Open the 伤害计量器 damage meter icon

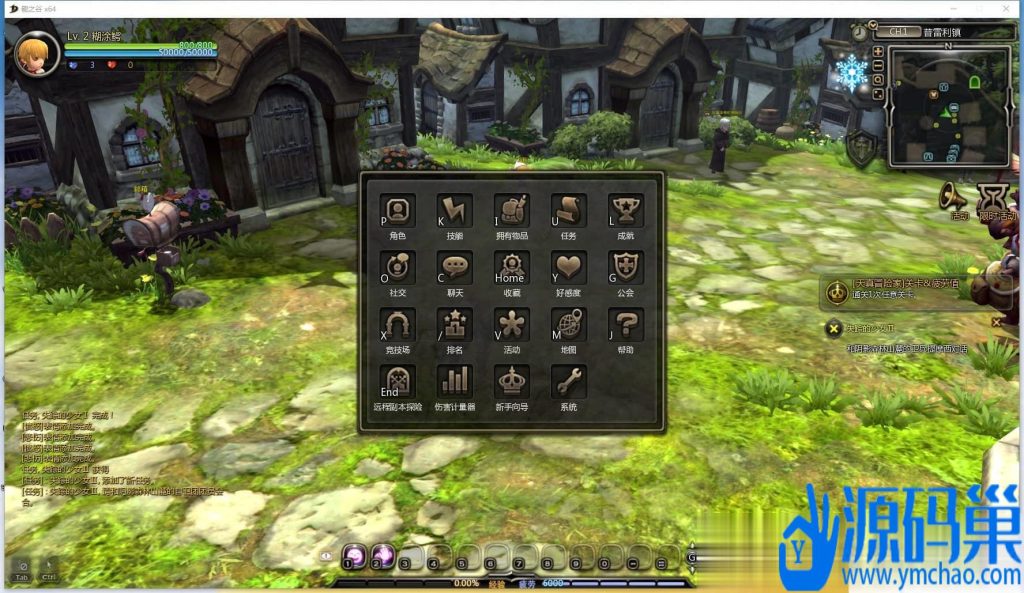455,383
